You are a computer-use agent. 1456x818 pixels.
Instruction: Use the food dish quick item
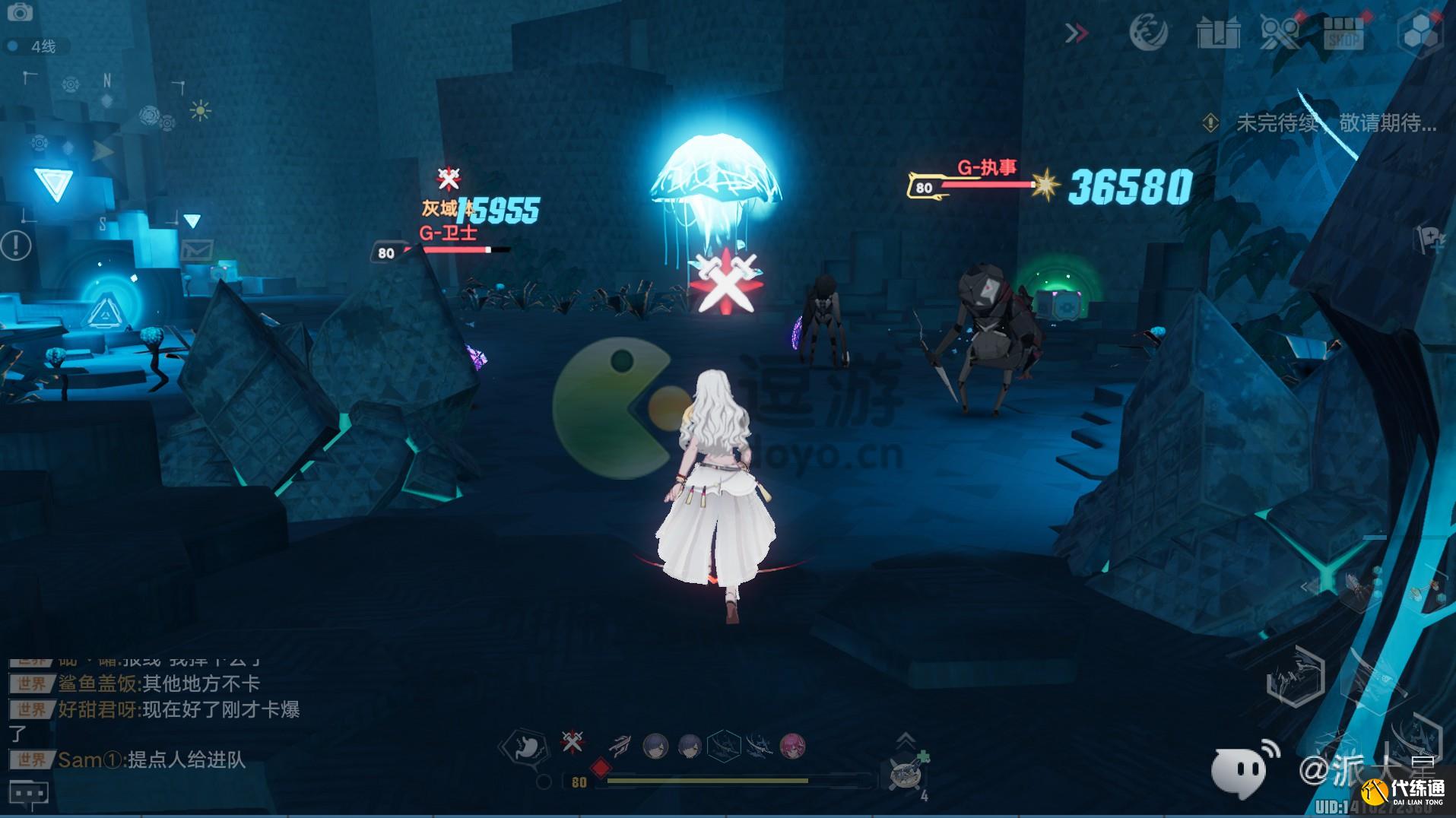tap(906, 774)
